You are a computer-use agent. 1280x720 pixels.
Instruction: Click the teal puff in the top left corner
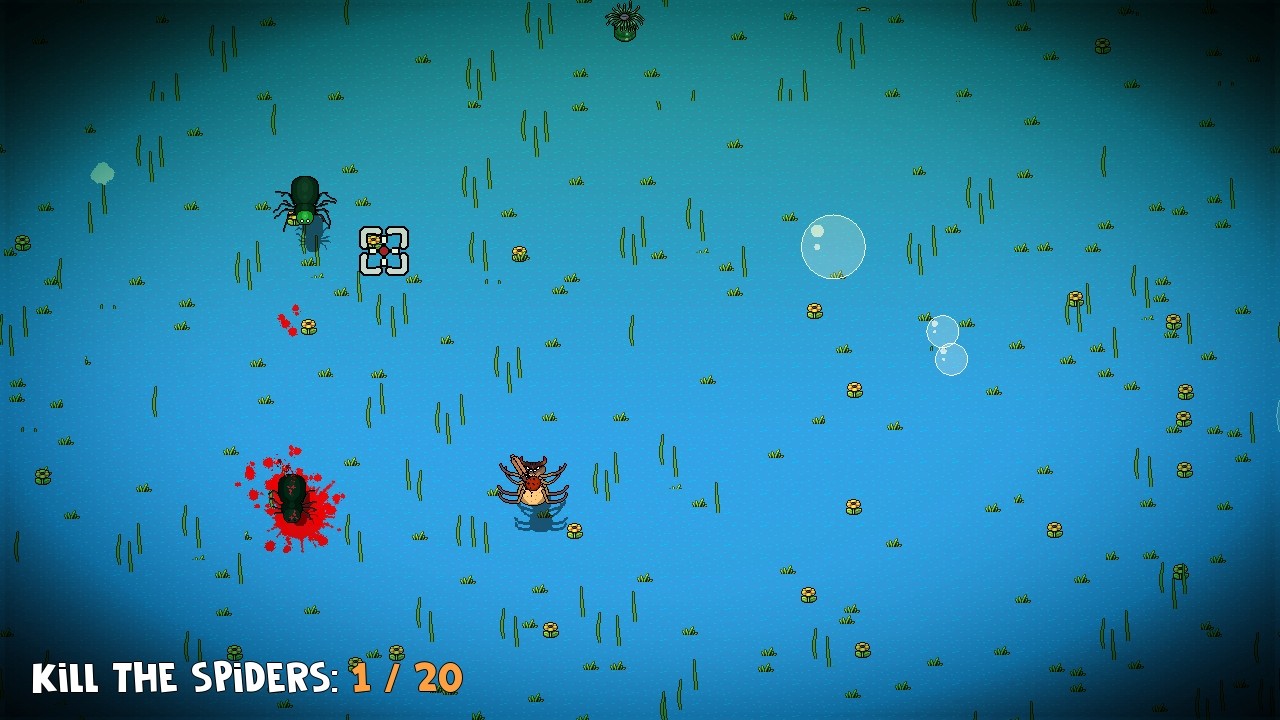100,173
